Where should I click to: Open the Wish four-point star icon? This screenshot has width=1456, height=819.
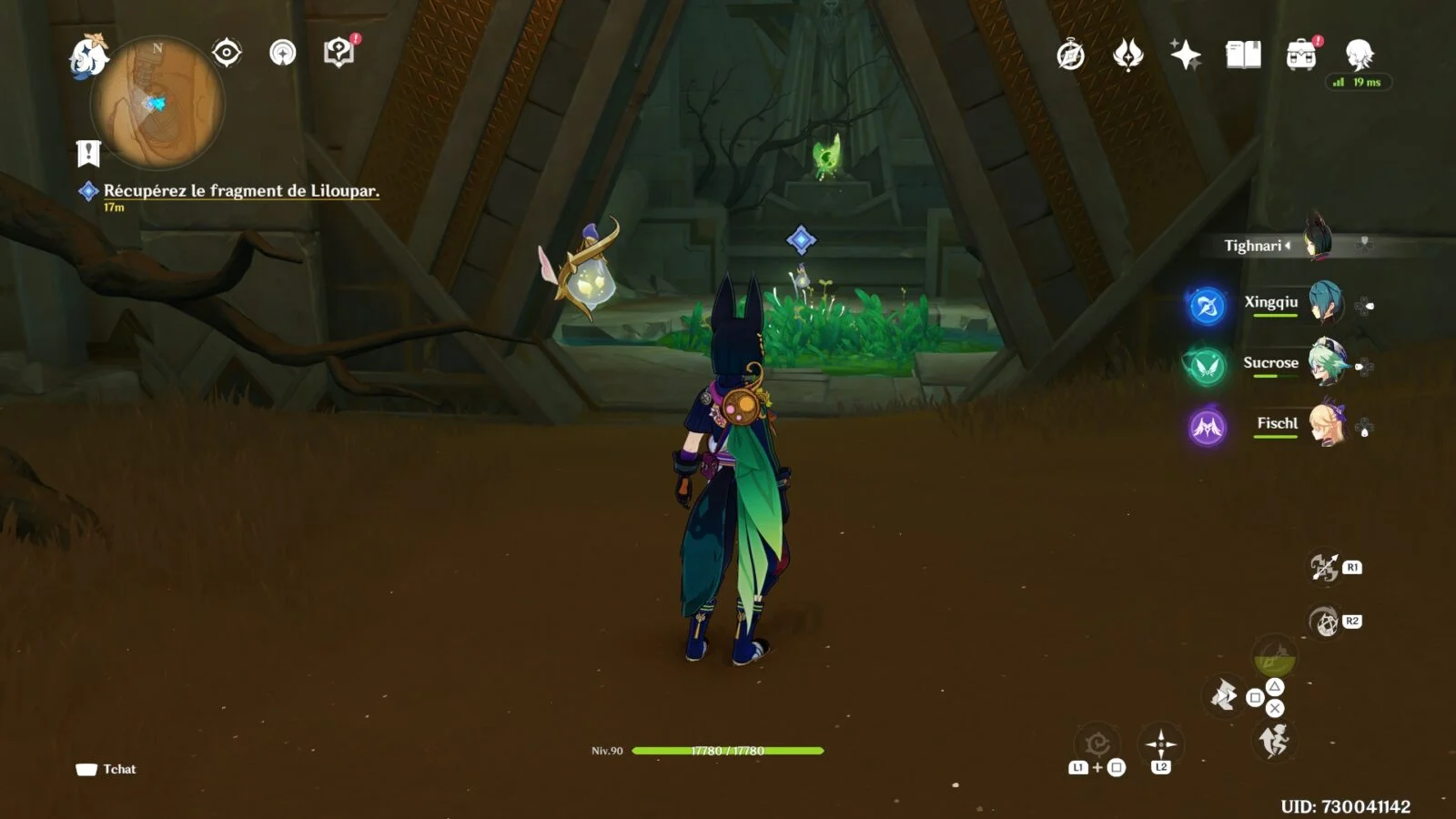[x=1186, y=56]
